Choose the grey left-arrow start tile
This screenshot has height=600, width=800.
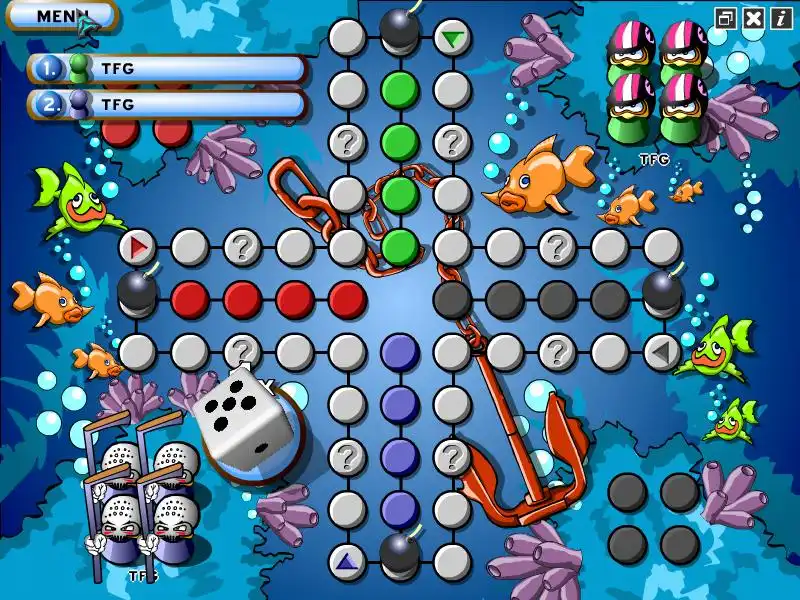click(x=661, y=351)
